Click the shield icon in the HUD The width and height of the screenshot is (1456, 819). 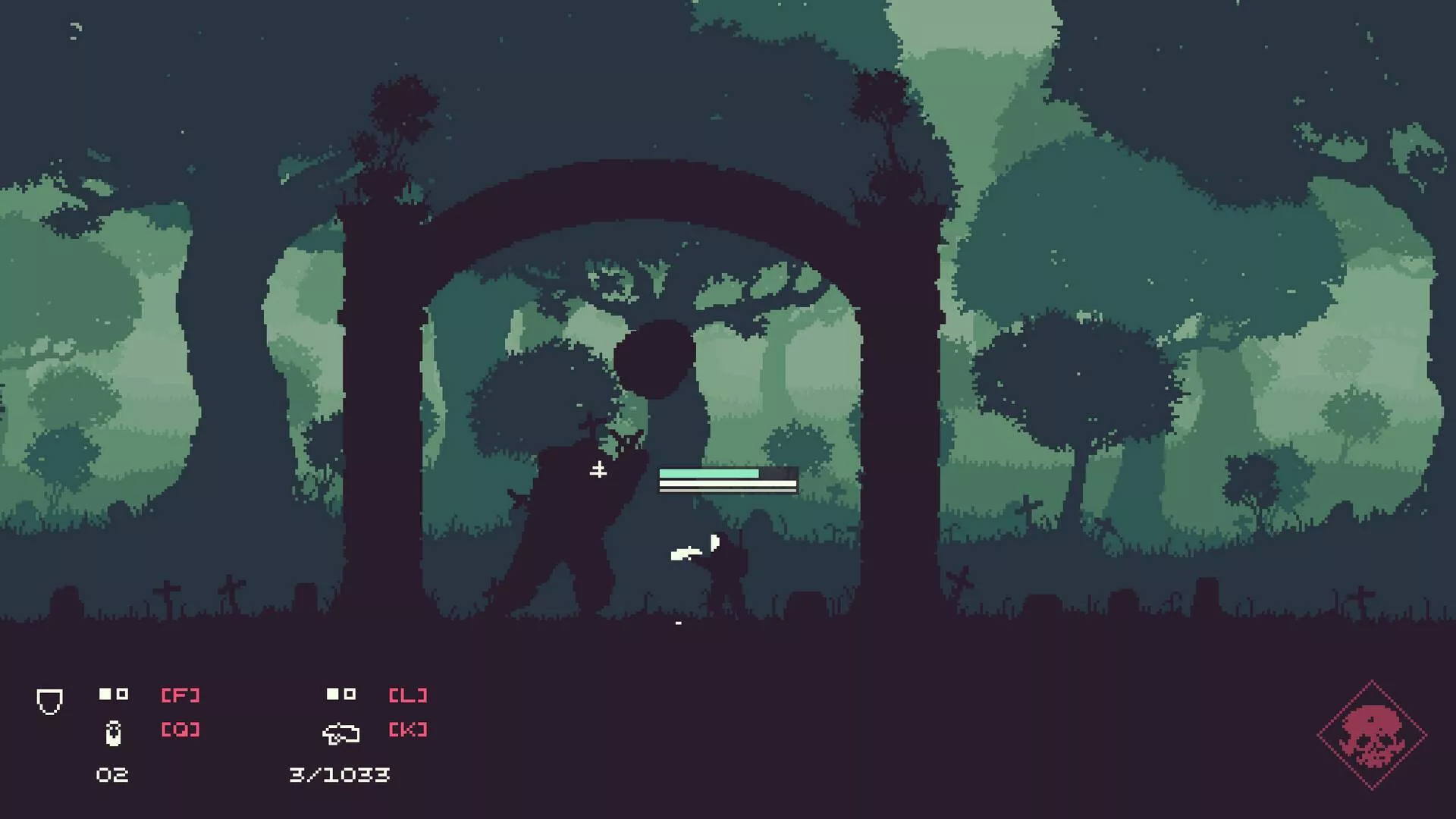tap(49, 701)
